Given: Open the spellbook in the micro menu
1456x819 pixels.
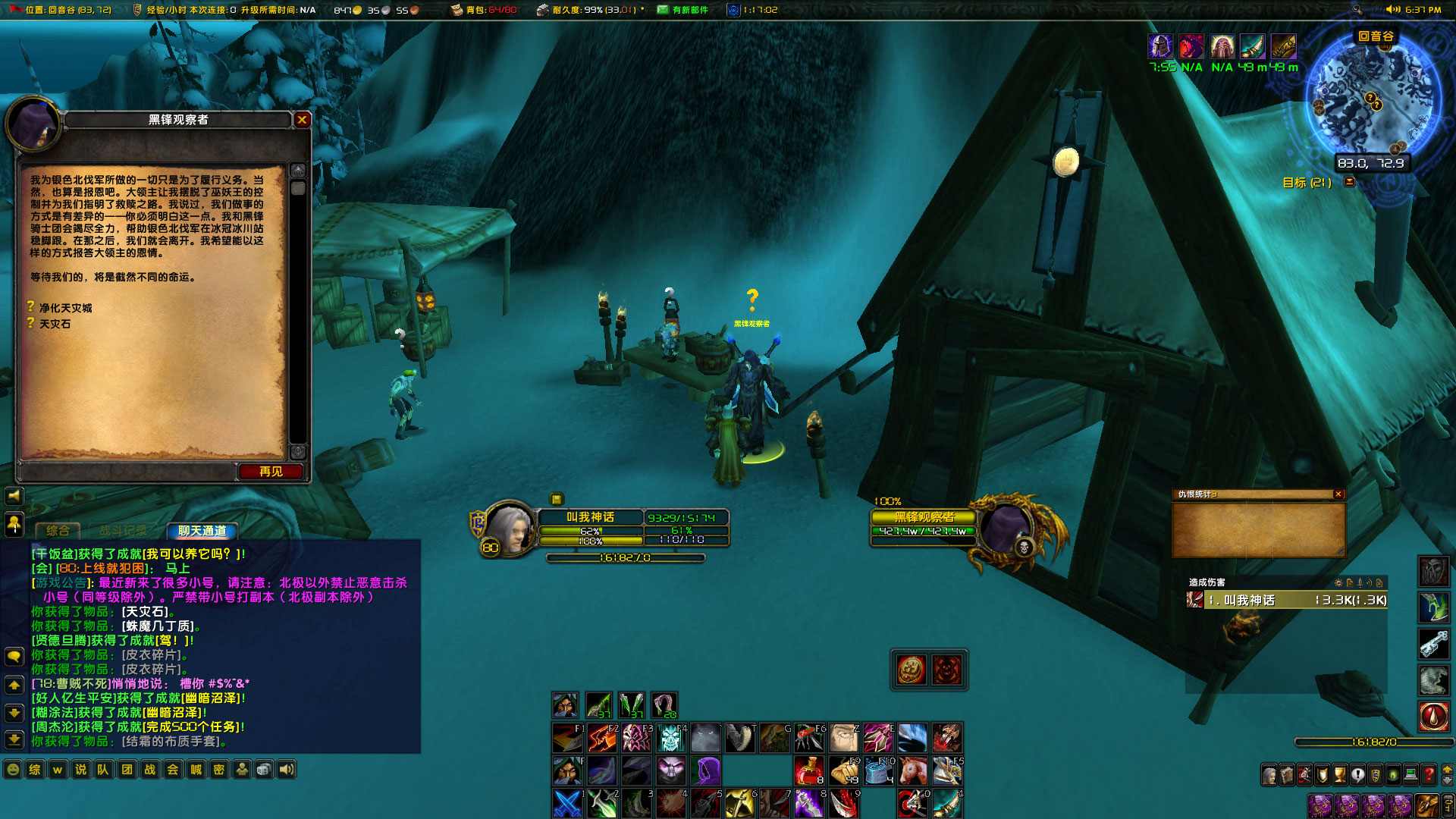Looking at the screenshot, I should click(x=1287, y=774).
